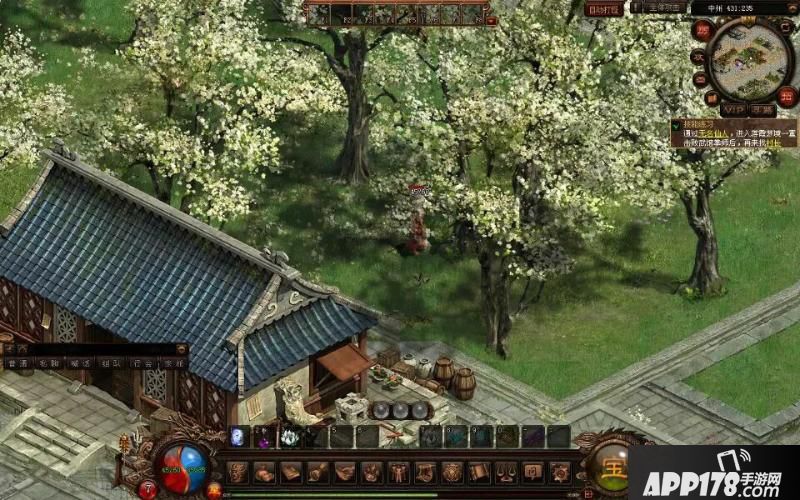Toggle the 自动打怪 auto-fight button
Screen dimensions: 800x500
coord(604,9)
